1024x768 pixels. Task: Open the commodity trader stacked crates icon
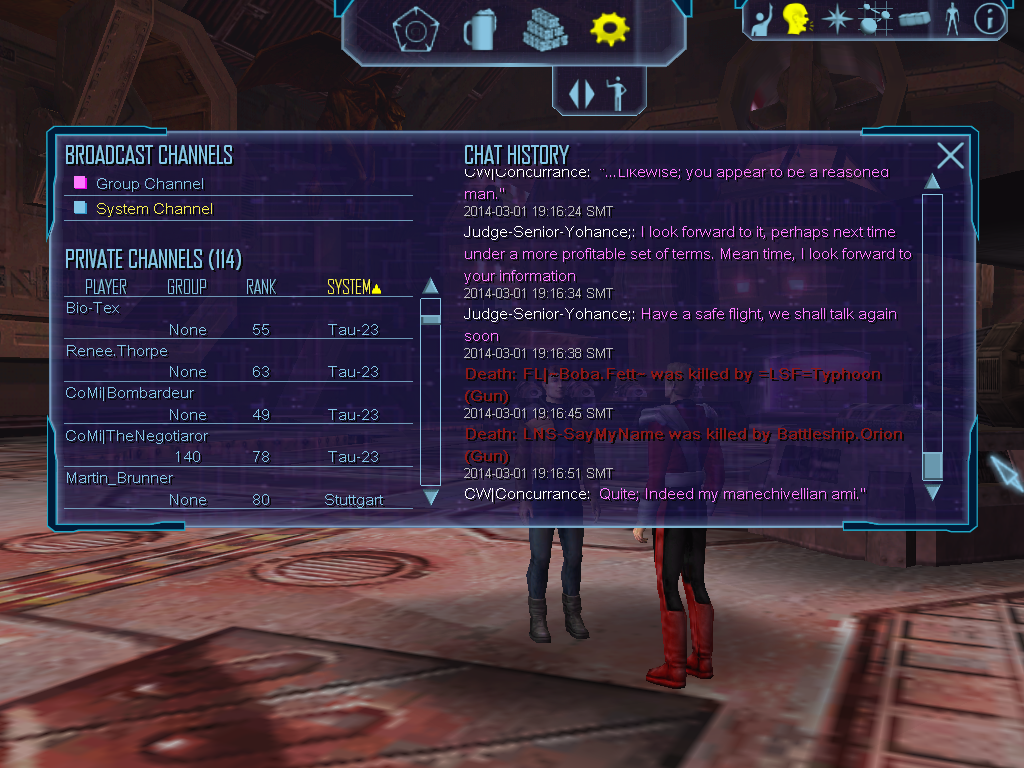pyautogui.click(x=545, y=30)
